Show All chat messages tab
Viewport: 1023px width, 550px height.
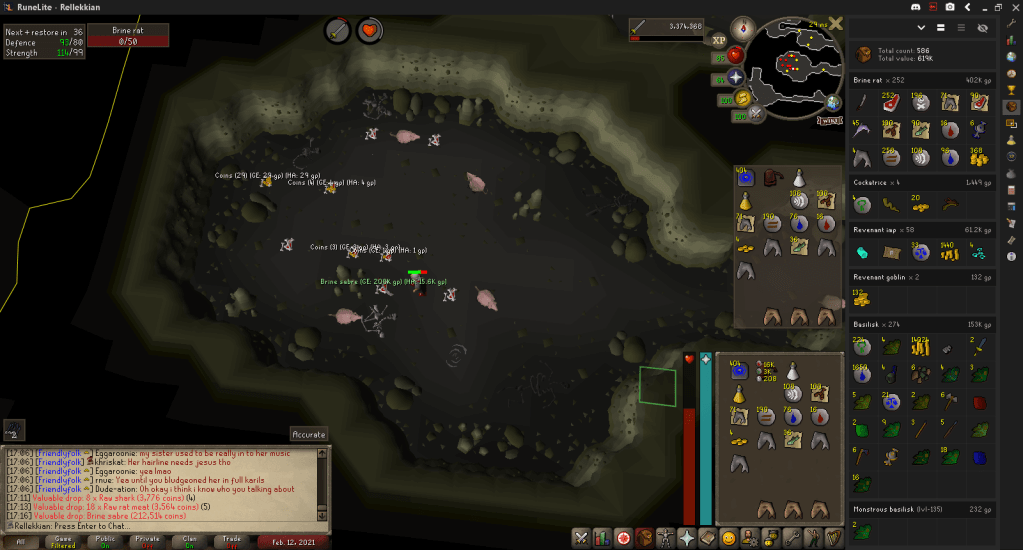point(21,541)
